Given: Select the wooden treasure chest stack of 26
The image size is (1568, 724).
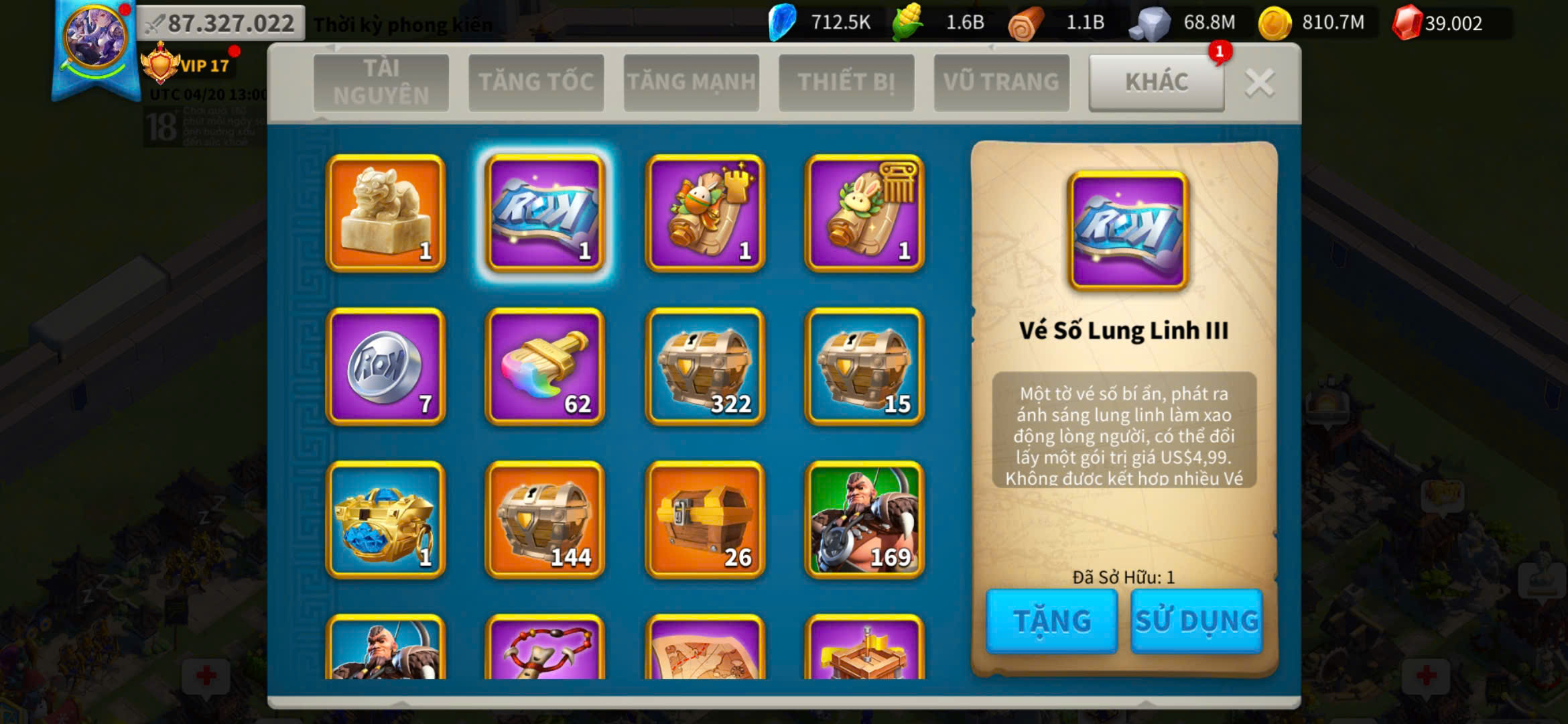Looking at the screenshot, I should [x=705, y=520].
